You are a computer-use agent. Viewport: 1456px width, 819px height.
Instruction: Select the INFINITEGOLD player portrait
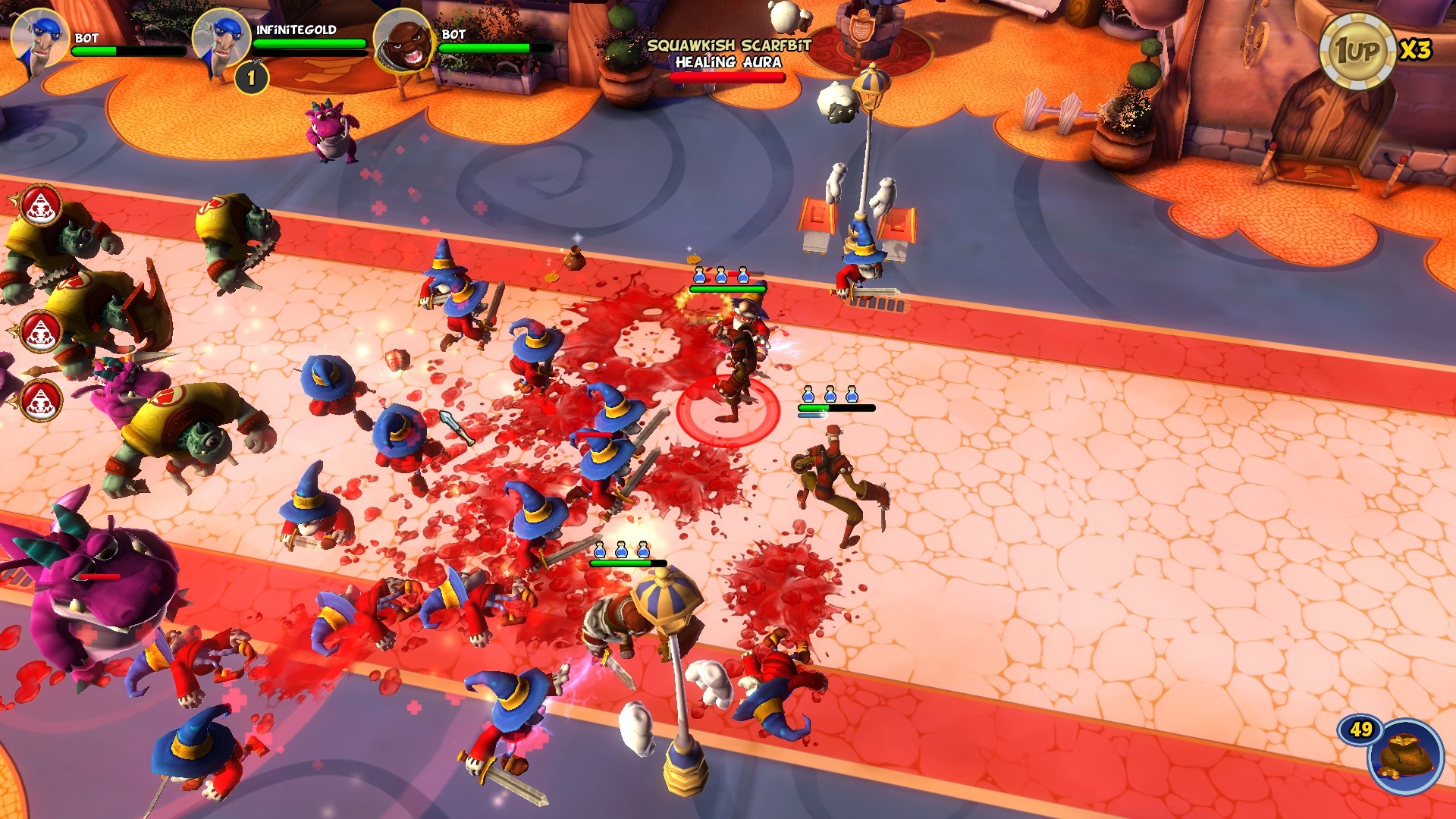tap(221, 38)
